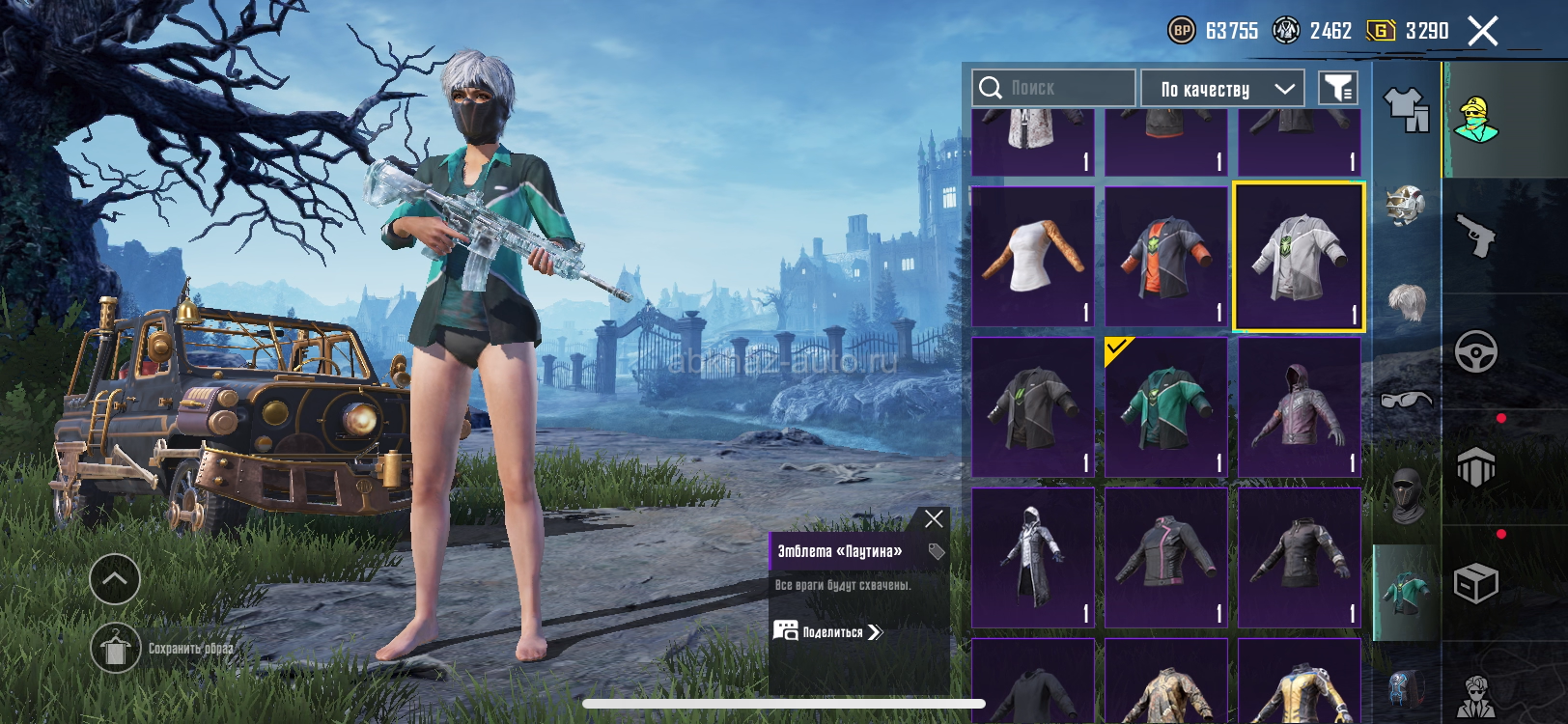1568x724 pixels.
Task: Open the item filter funnel button
Action: 1338,89
